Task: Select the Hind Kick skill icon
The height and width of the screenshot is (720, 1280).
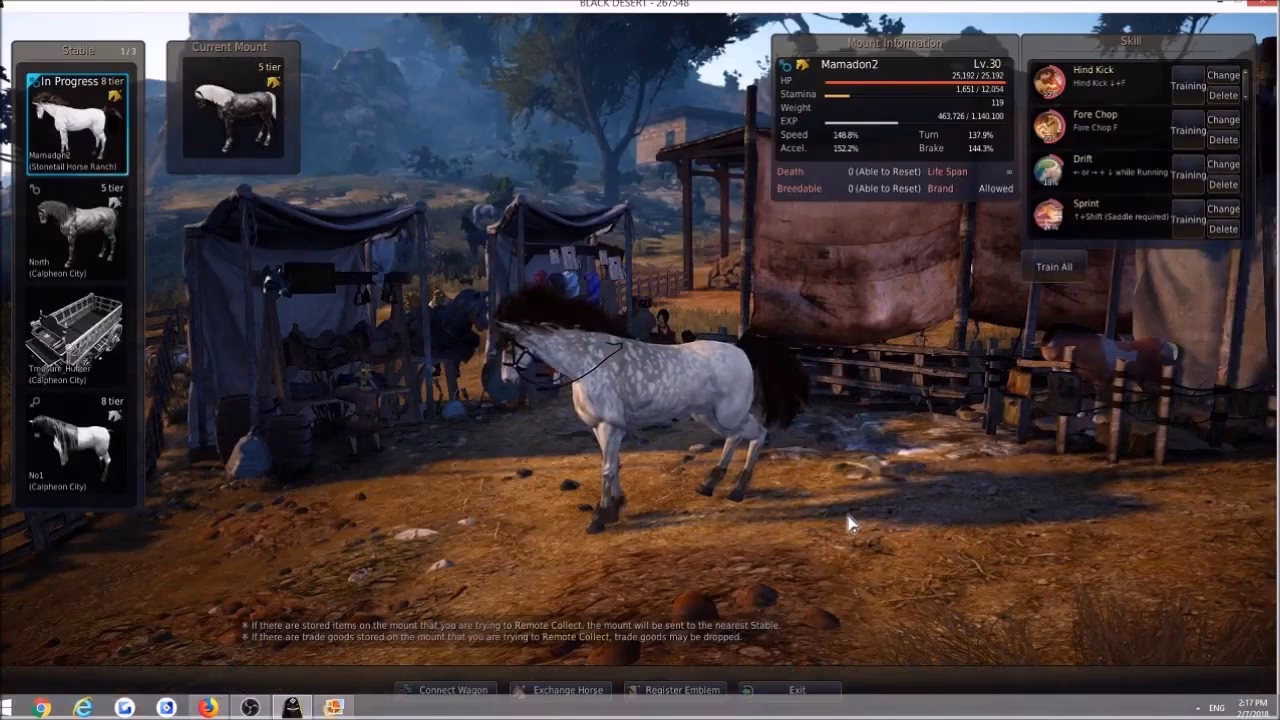Action: click(1049, 83)
